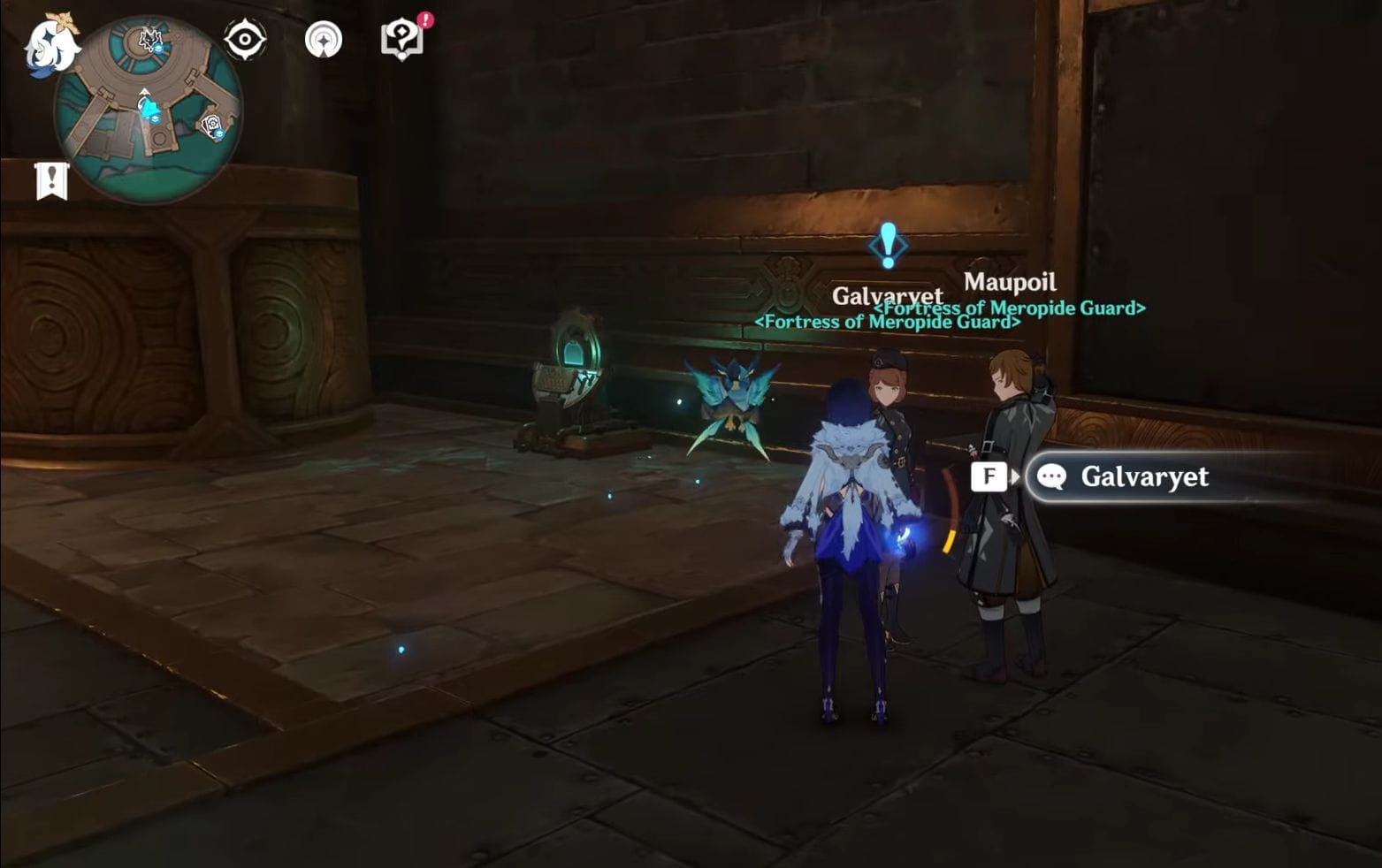
Task: Click the eye-shaped quest navigation icon
Action: pos(246,39)
